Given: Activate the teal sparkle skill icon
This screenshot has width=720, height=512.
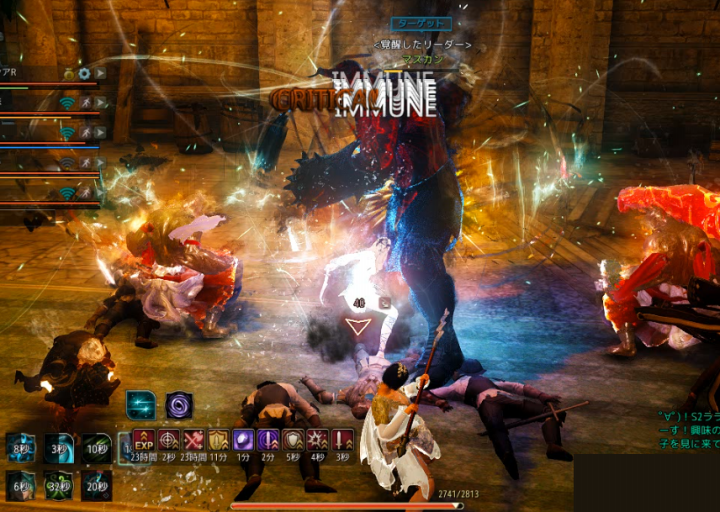Looking at the screenshot, I should [140, 404].
